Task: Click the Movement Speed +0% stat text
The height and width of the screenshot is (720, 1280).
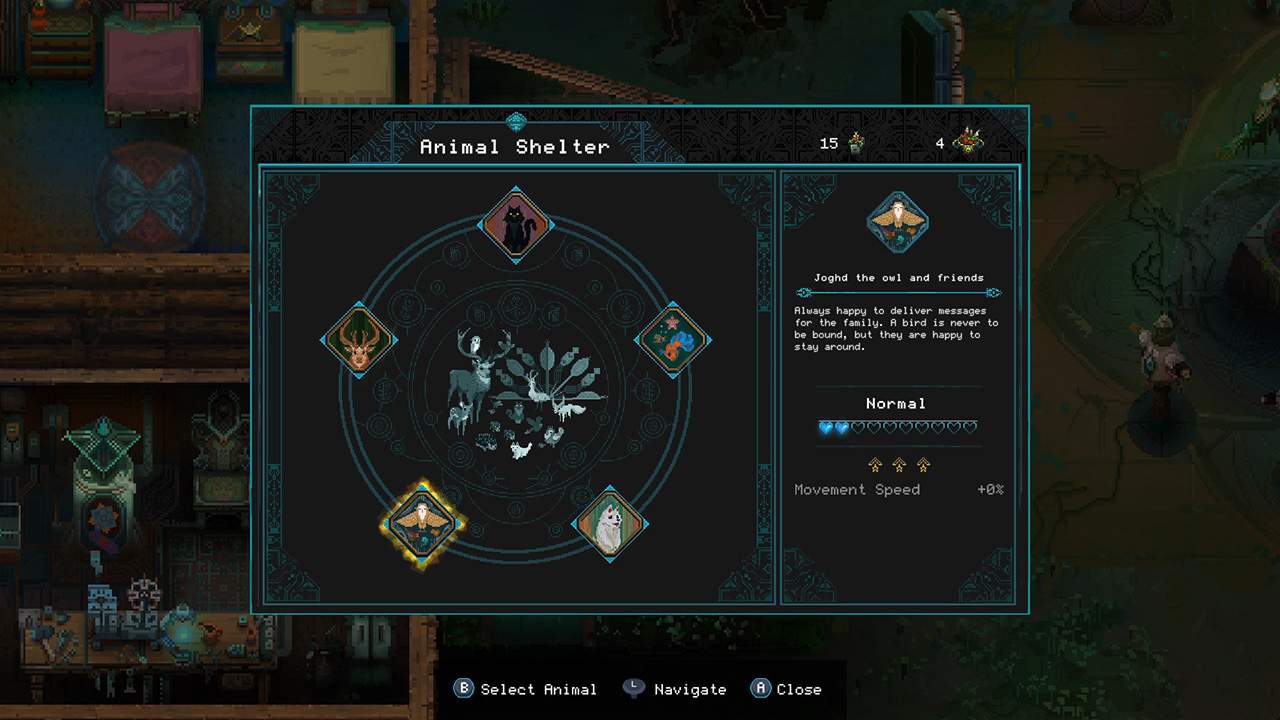Action: click(x=857, y=489)
